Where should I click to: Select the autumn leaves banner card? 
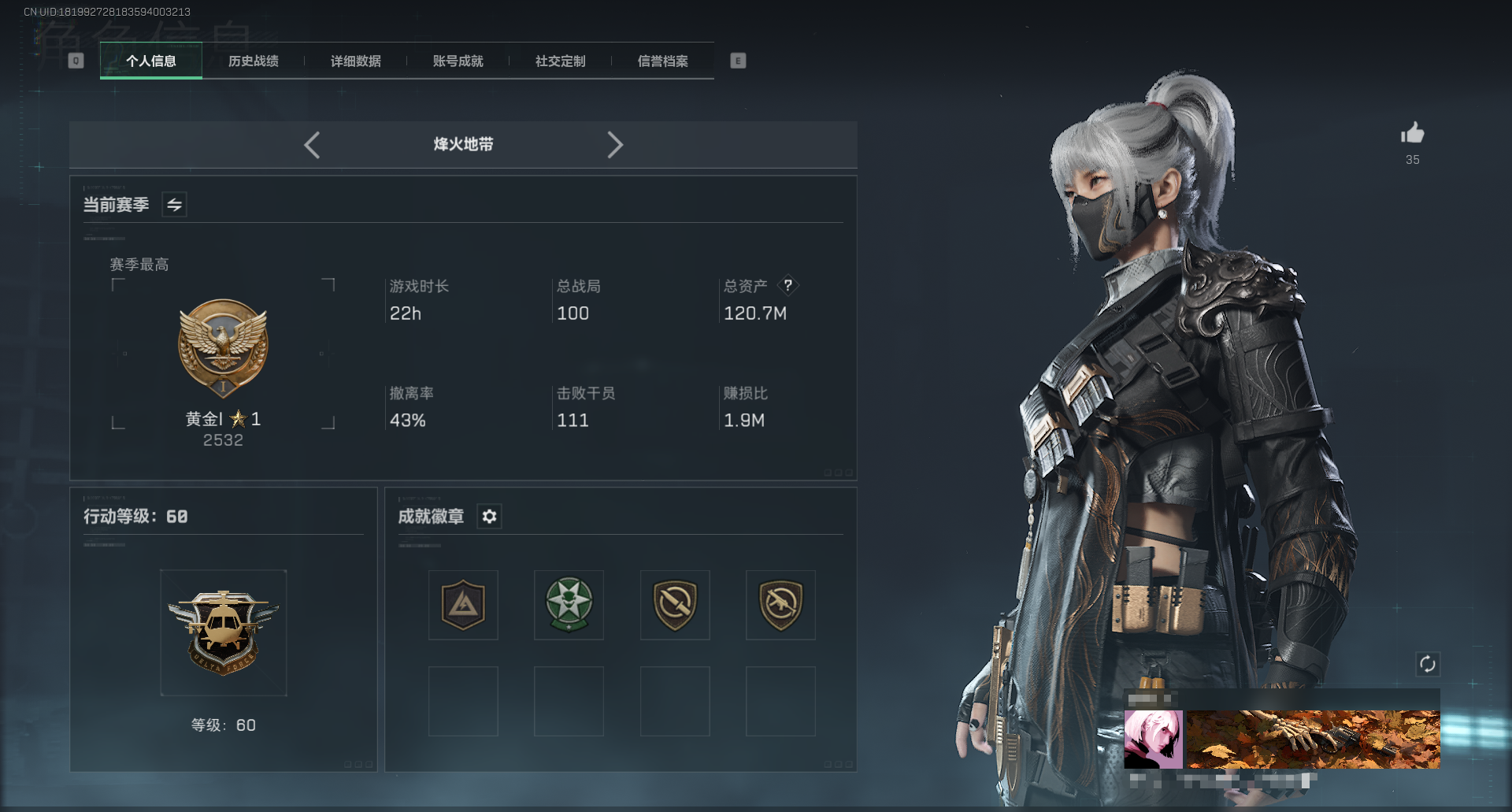(1313, 740)
